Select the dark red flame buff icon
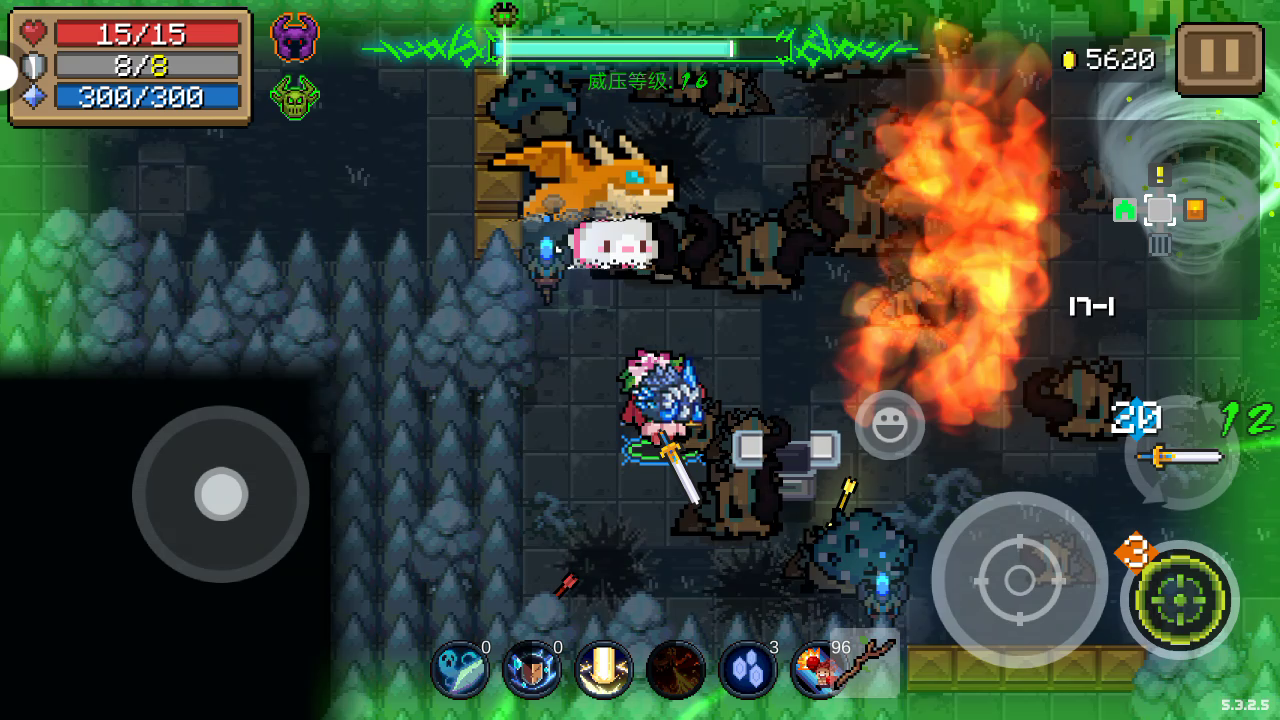 pyautogui.click(x=676, y=670)
